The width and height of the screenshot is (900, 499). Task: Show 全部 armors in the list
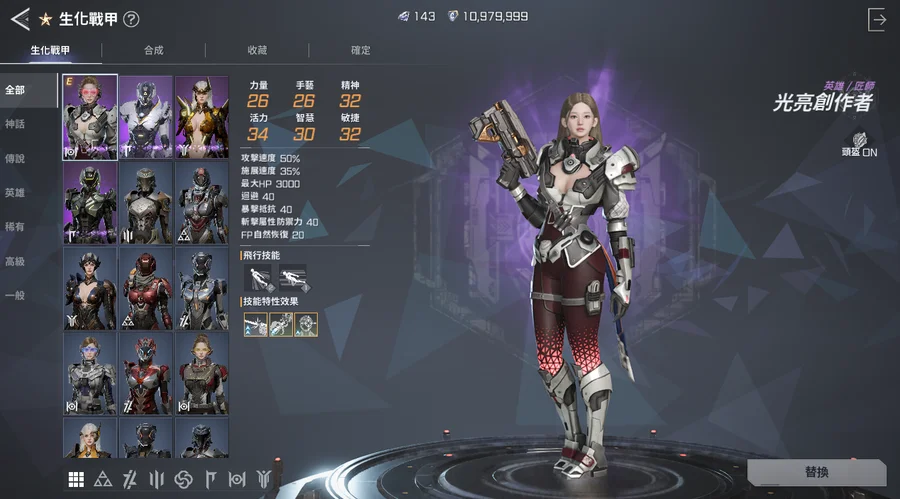[15, 90]
